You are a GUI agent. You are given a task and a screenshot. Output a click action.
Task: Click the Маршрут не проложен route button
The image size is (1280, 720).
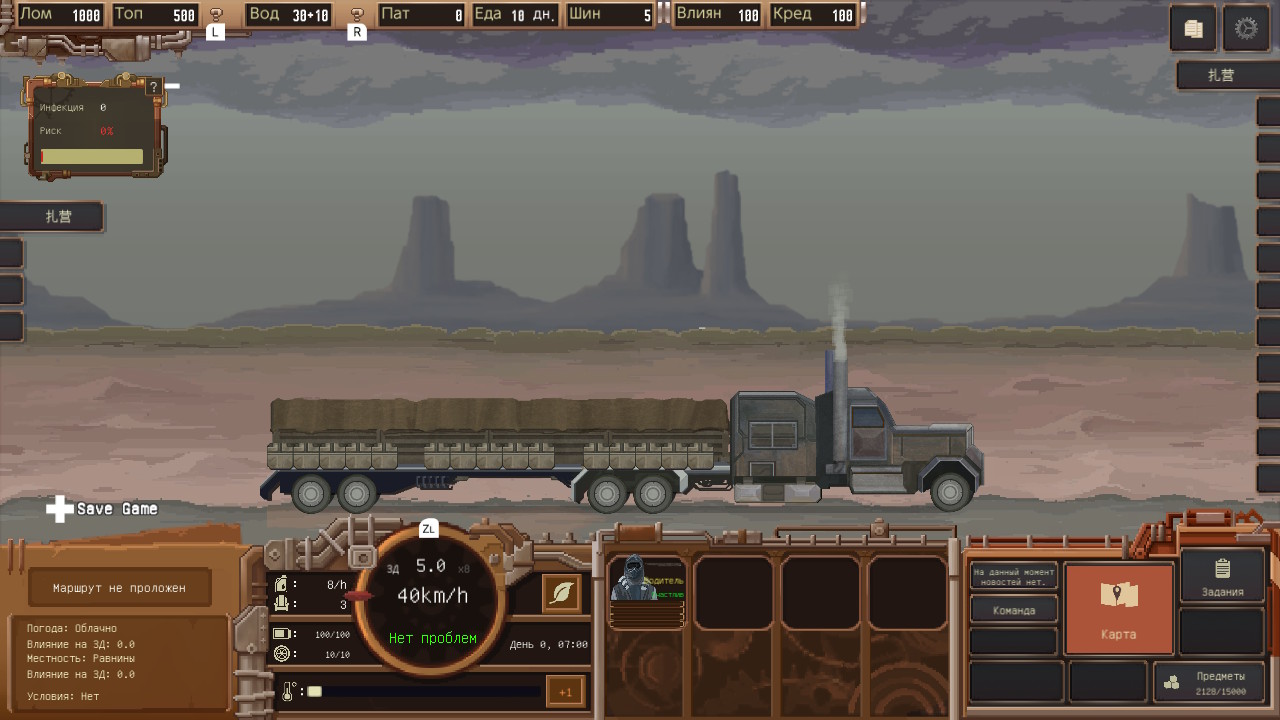pos(119,588)
